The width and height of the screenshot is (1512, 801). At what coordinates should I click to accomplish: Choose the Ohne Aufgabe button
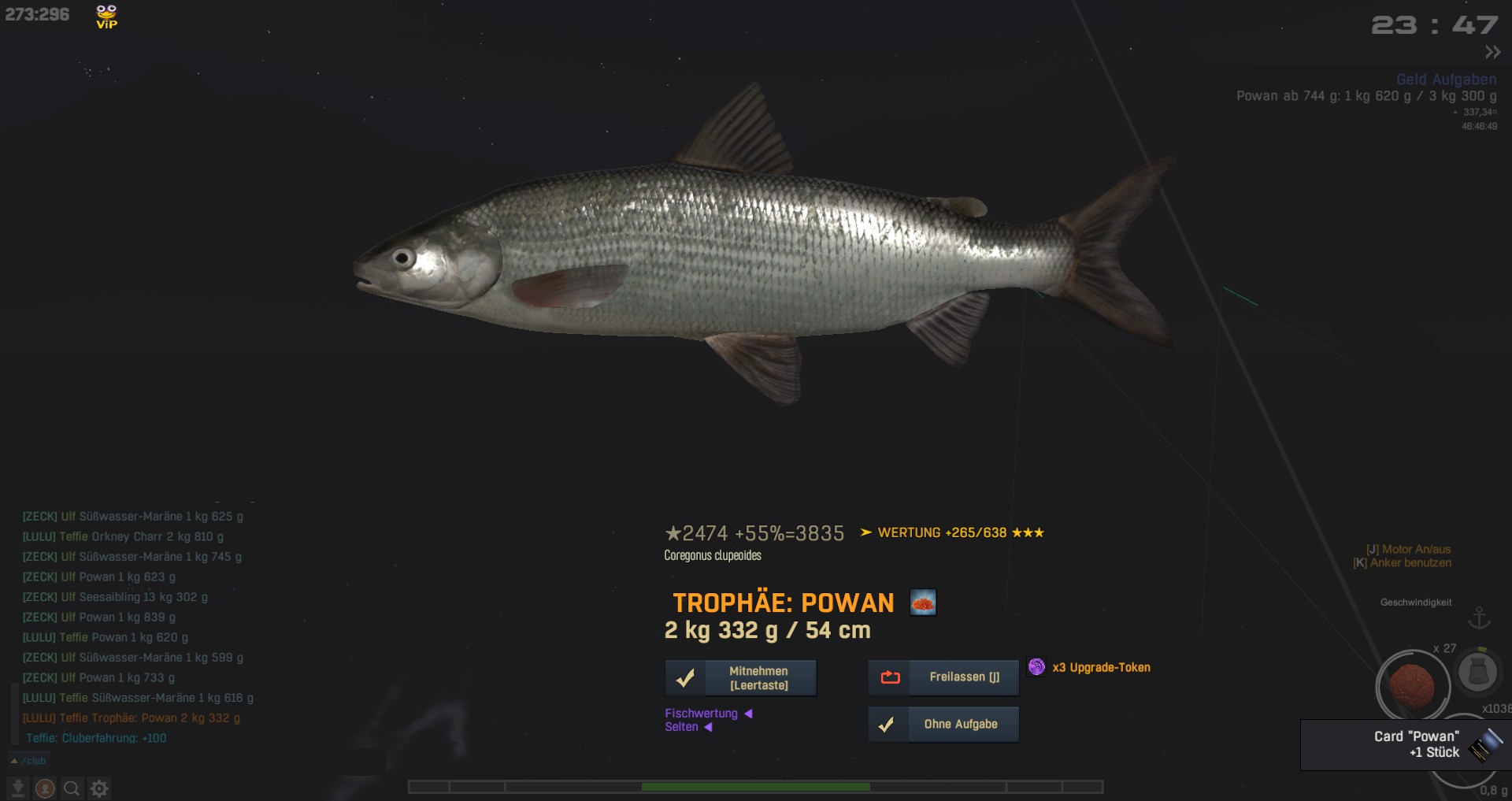(x=943, y=725)
